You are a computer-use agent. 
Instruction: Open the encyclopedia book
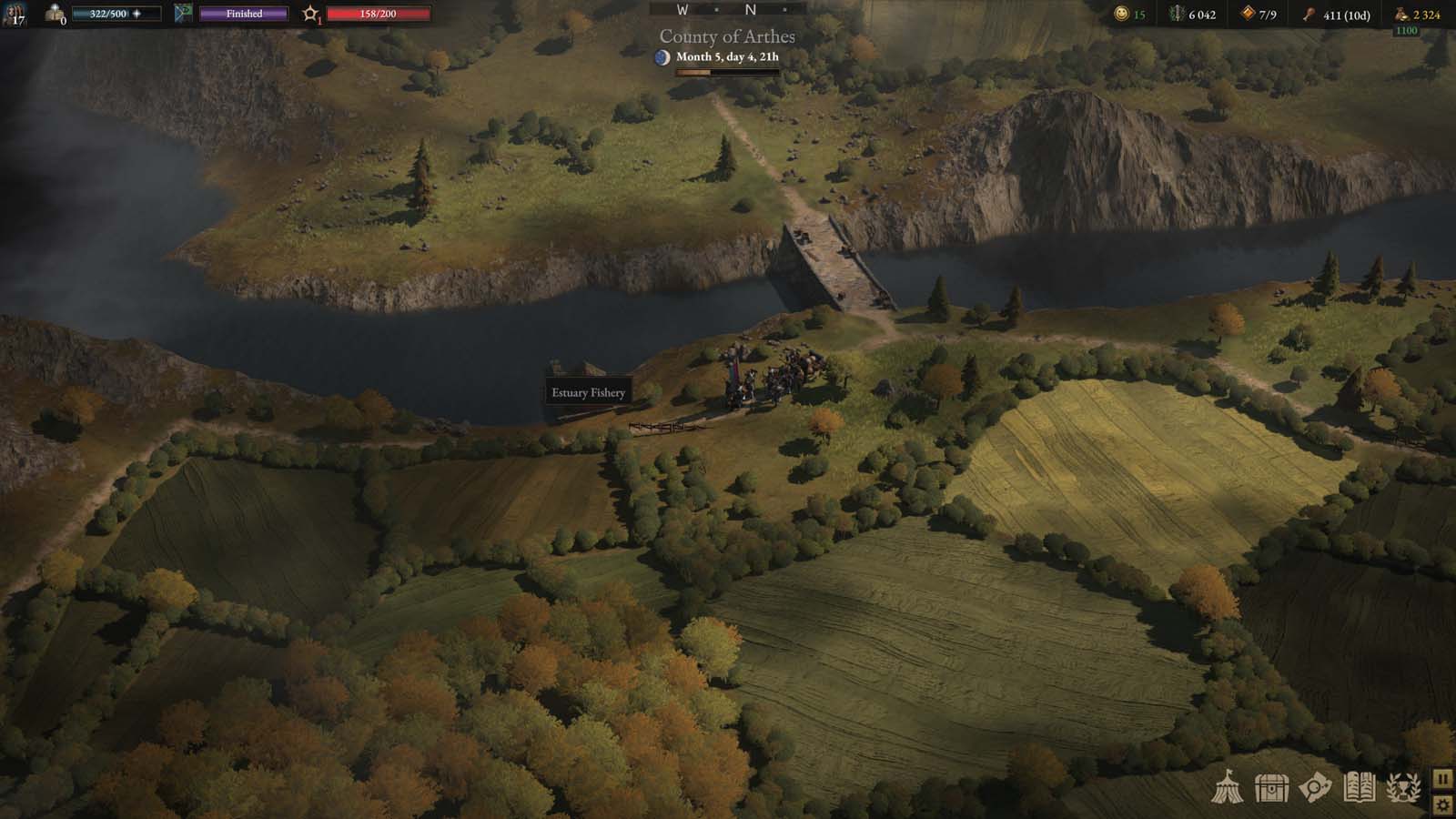[1359, 788]
